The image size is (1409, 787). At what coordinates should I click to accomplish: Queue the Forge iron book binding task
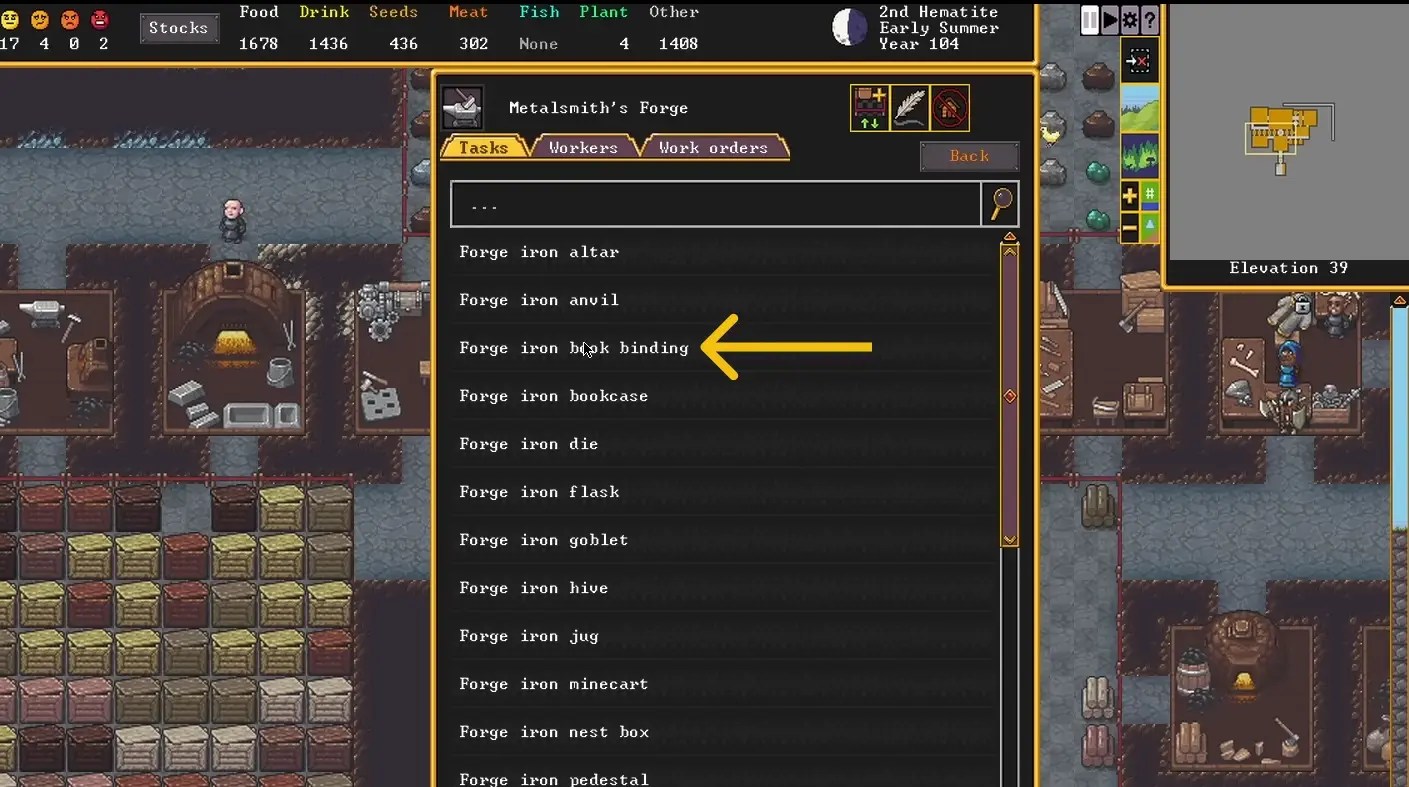tap(573, 348)
